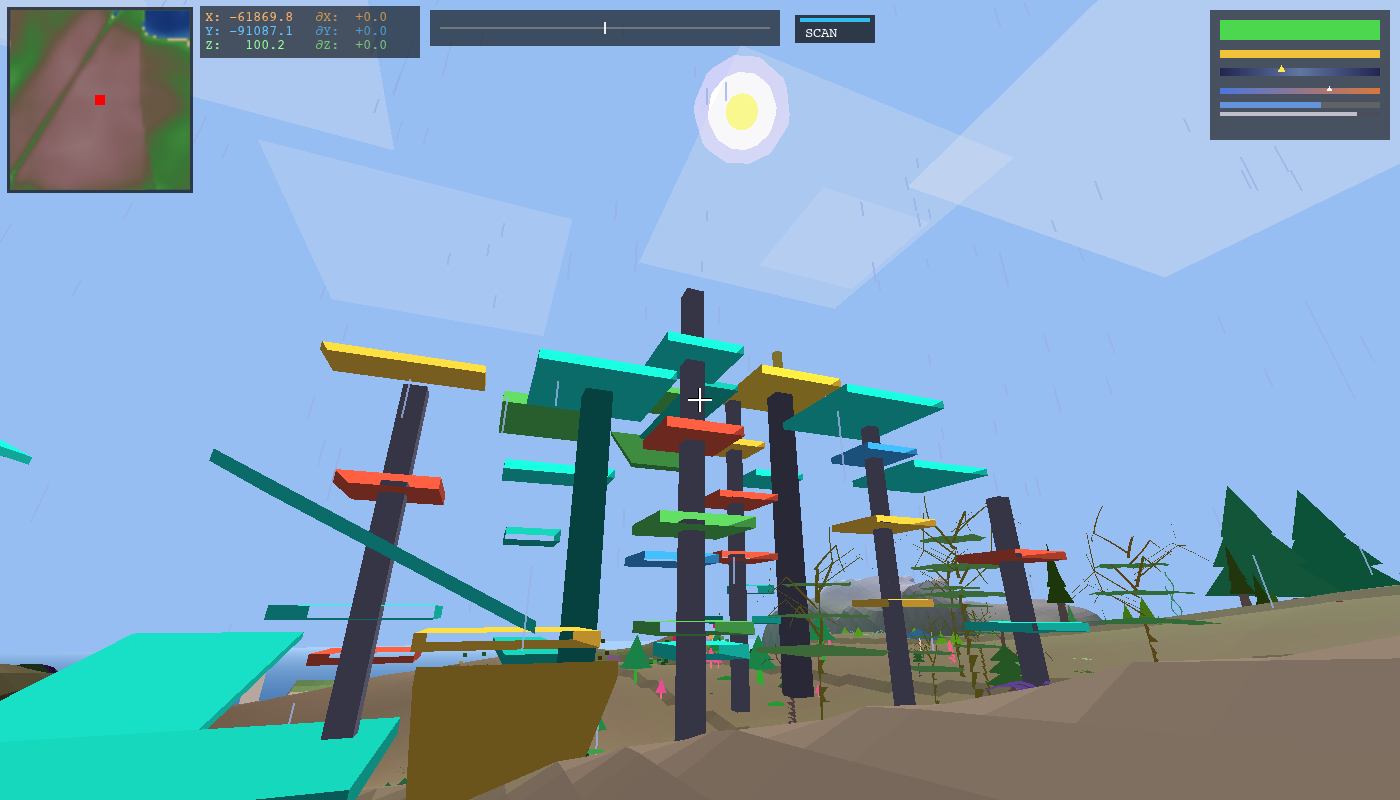
Task: Click the yellow triangle marker on the dark gradient bar
Action: coord(1283,68)
